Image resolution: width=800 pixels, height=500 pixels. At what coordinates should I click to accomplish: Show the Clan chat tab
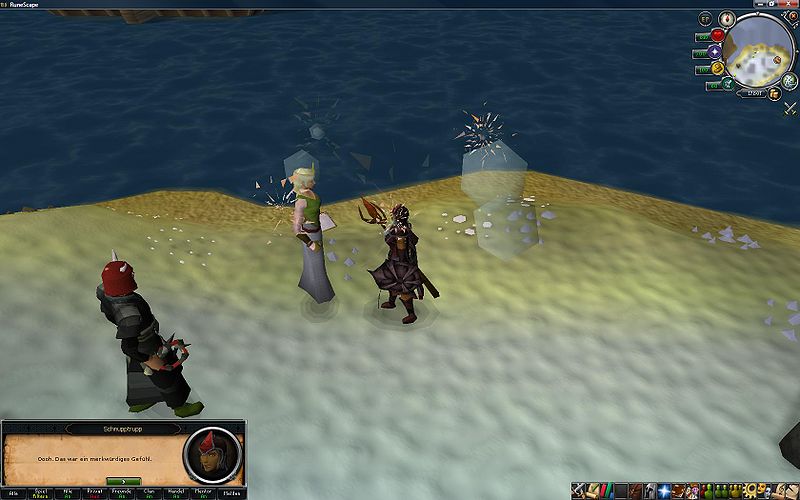click(149, 494)
